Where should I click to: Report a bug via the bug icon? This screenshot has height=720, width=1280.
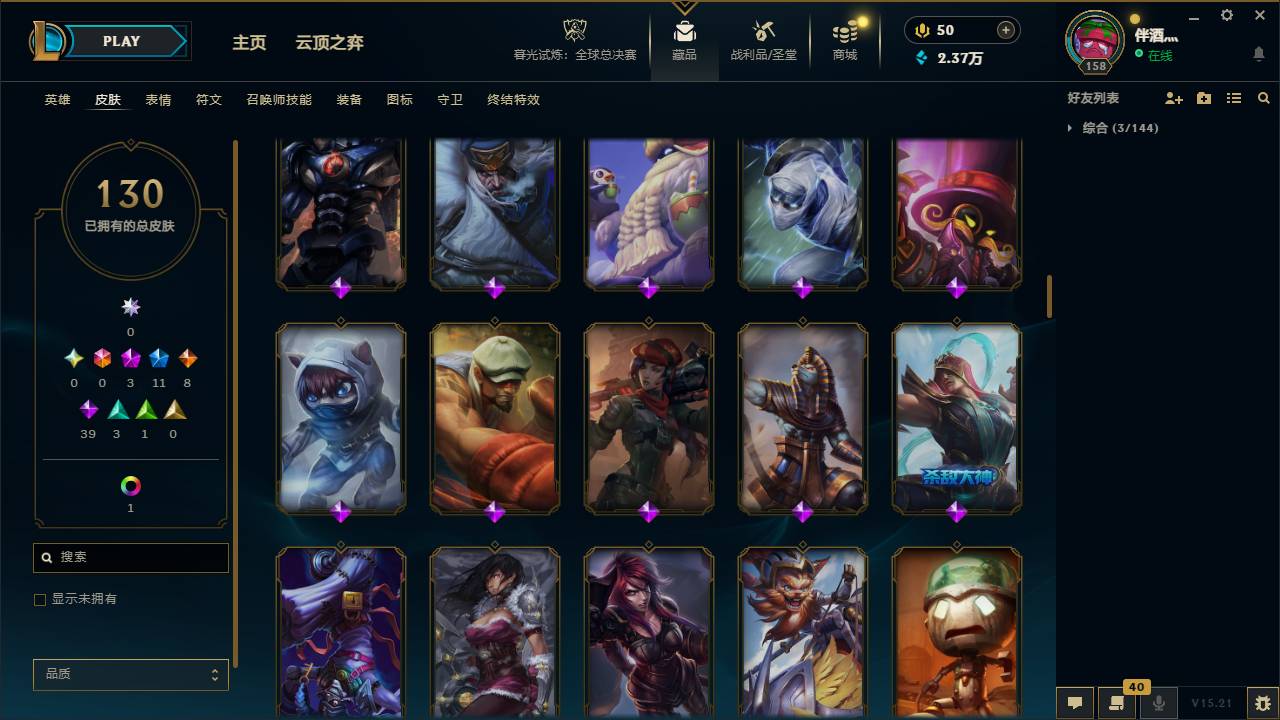[1262, 703]
